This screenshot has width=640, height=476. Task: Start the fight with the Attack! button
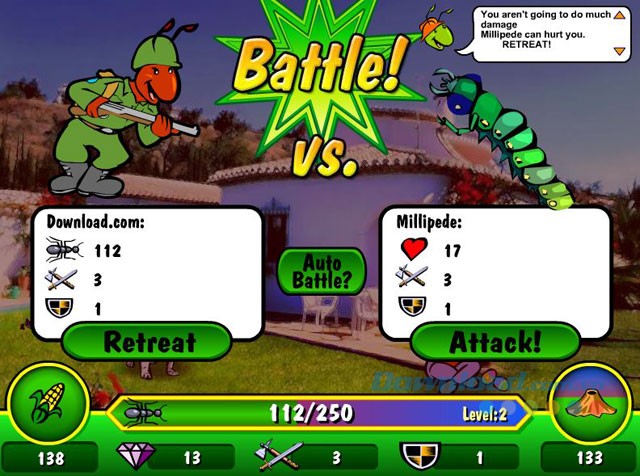pyautogui.click(x=494, y=342)
